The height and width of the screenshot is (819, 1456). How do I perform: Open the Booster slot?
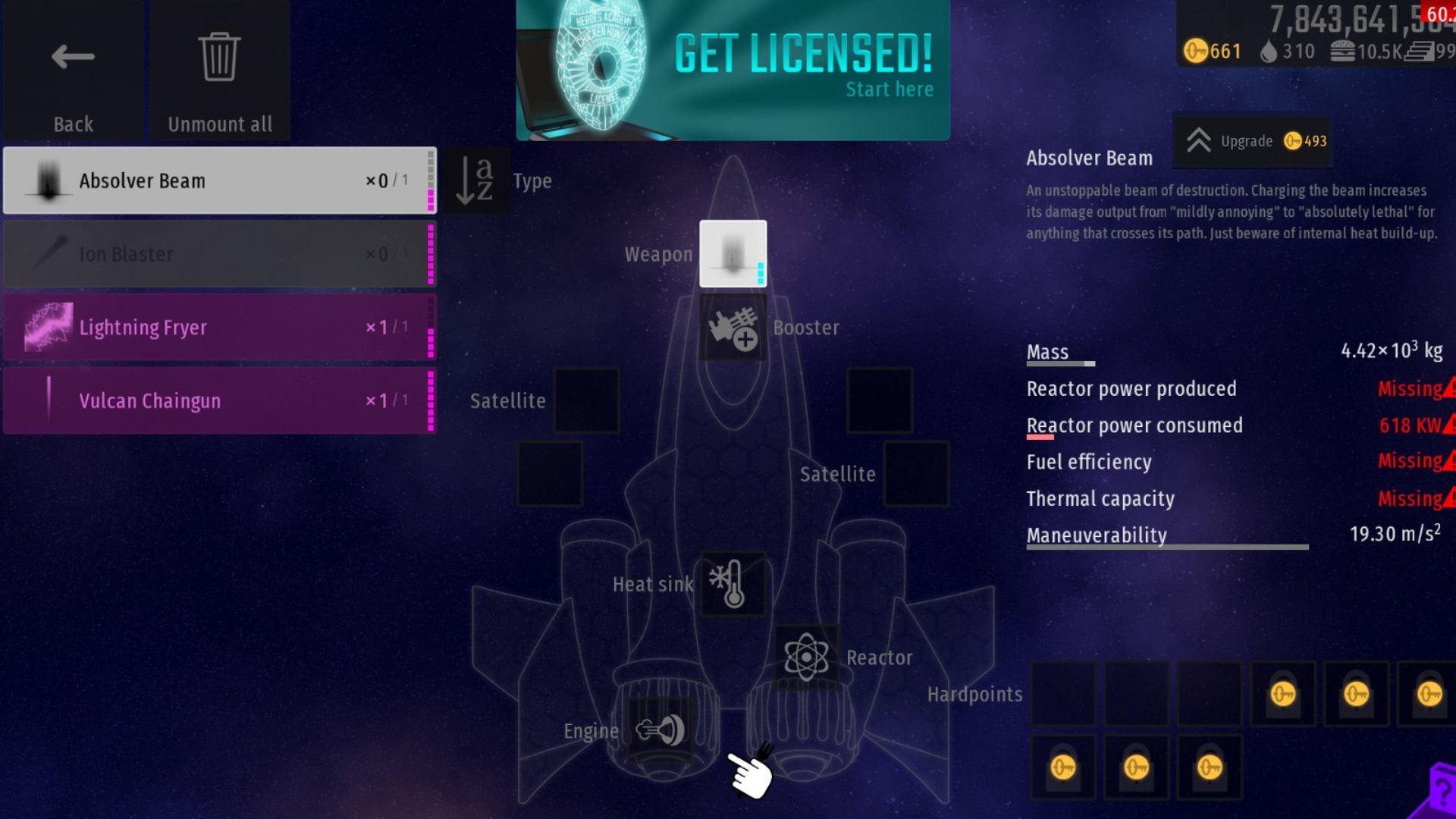coord(733,328)
